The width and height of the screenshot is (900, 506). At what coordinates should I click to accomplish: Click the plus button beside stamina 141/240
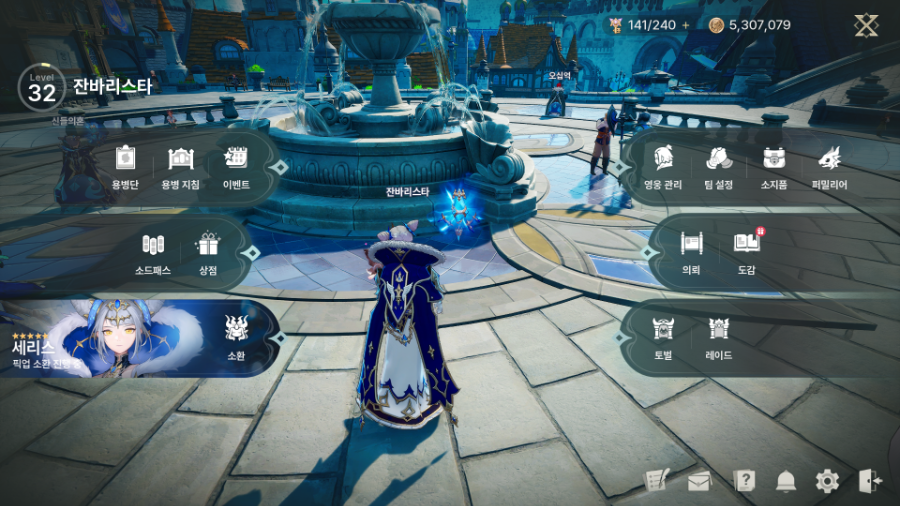(x=686, y=25)
